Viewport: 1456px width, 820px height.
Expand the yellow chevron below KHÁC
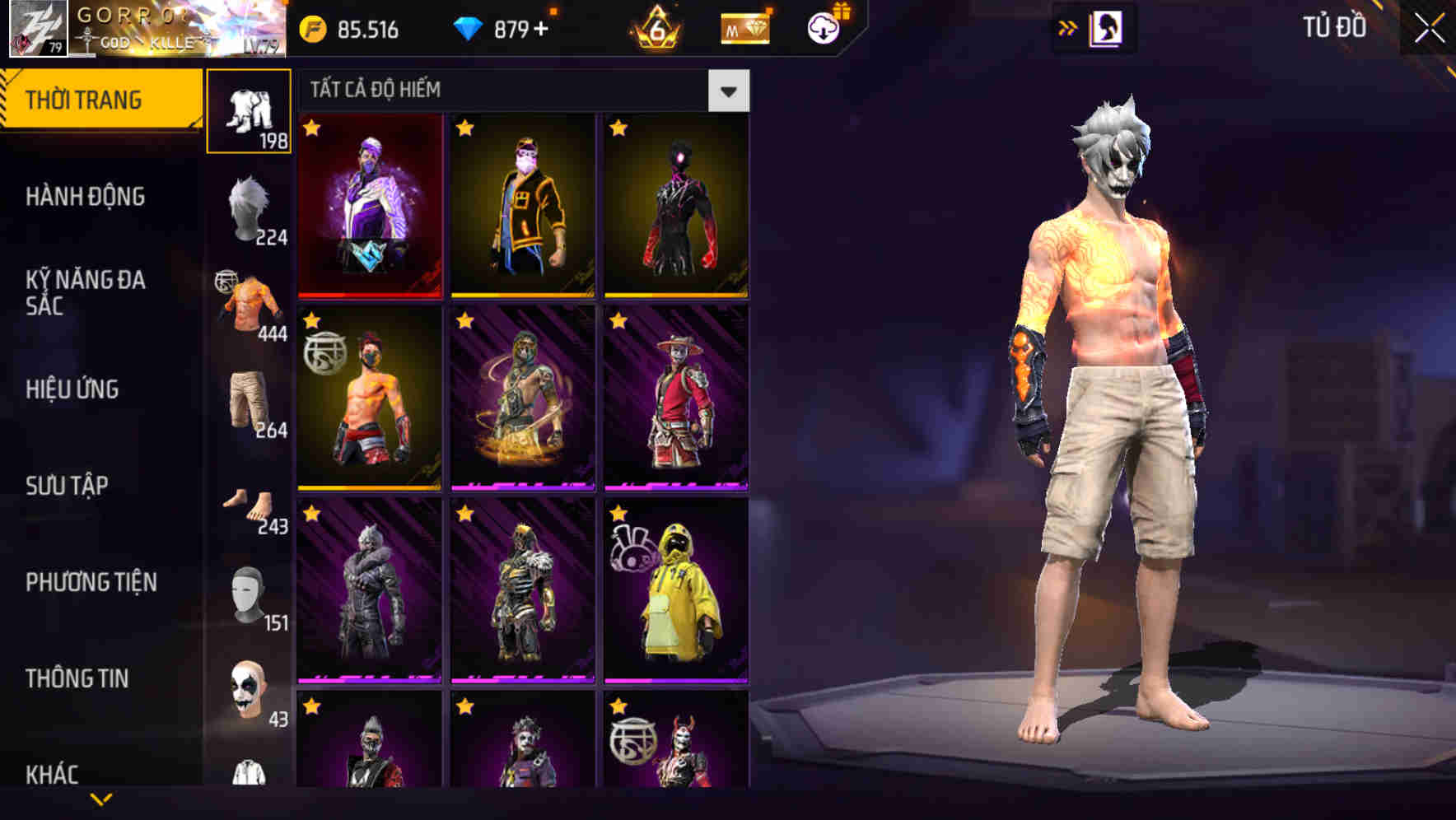[100, 799]
